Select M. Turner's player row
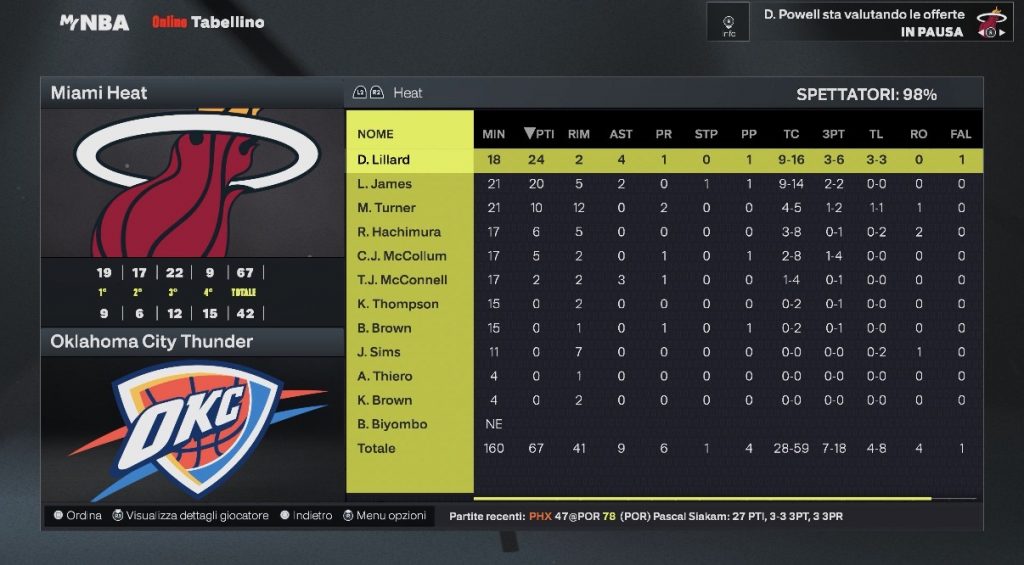 point(386,208)
